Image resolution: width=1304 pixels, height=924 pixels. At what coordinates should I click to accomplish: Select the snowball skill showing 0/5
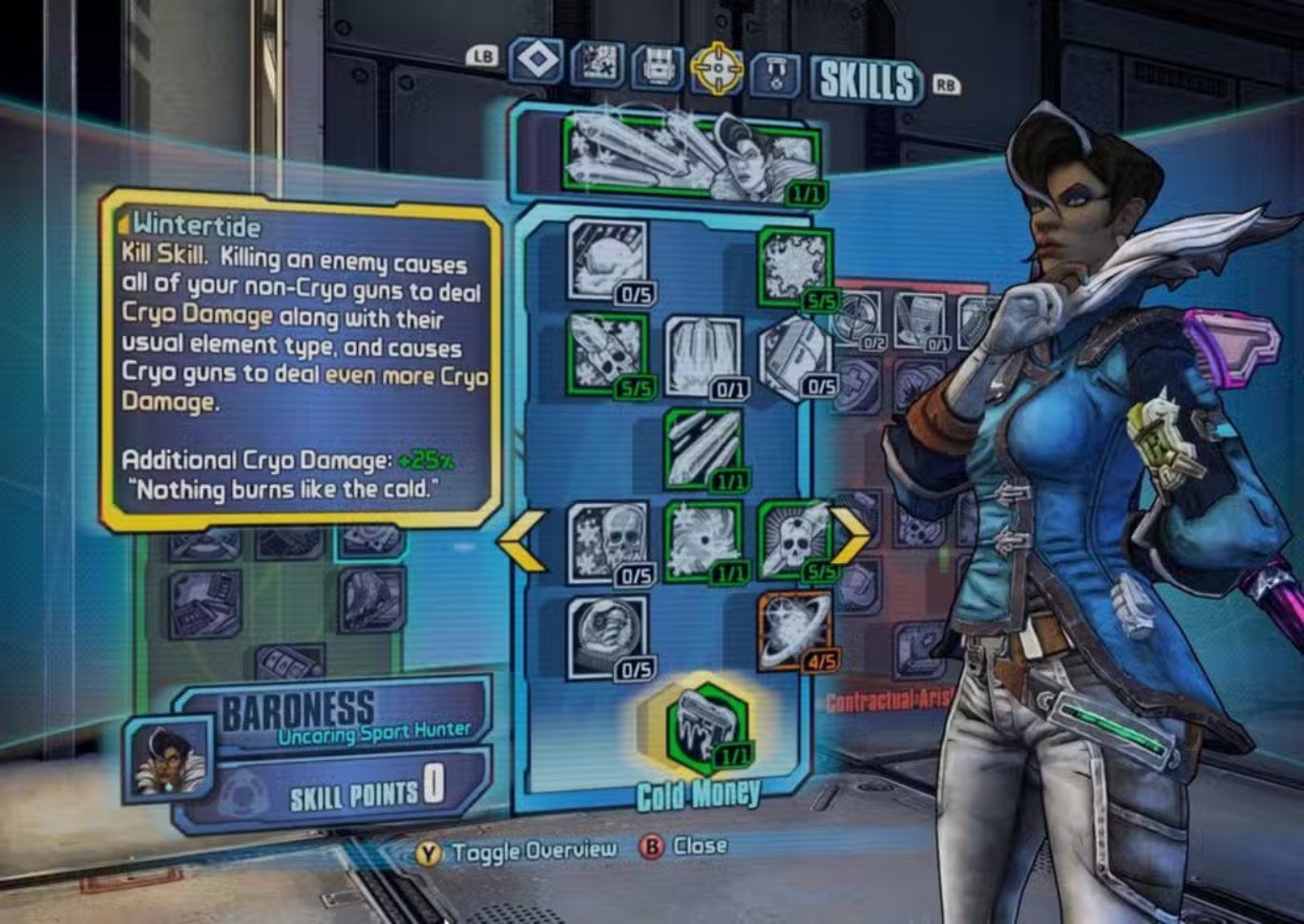[607, 260]
